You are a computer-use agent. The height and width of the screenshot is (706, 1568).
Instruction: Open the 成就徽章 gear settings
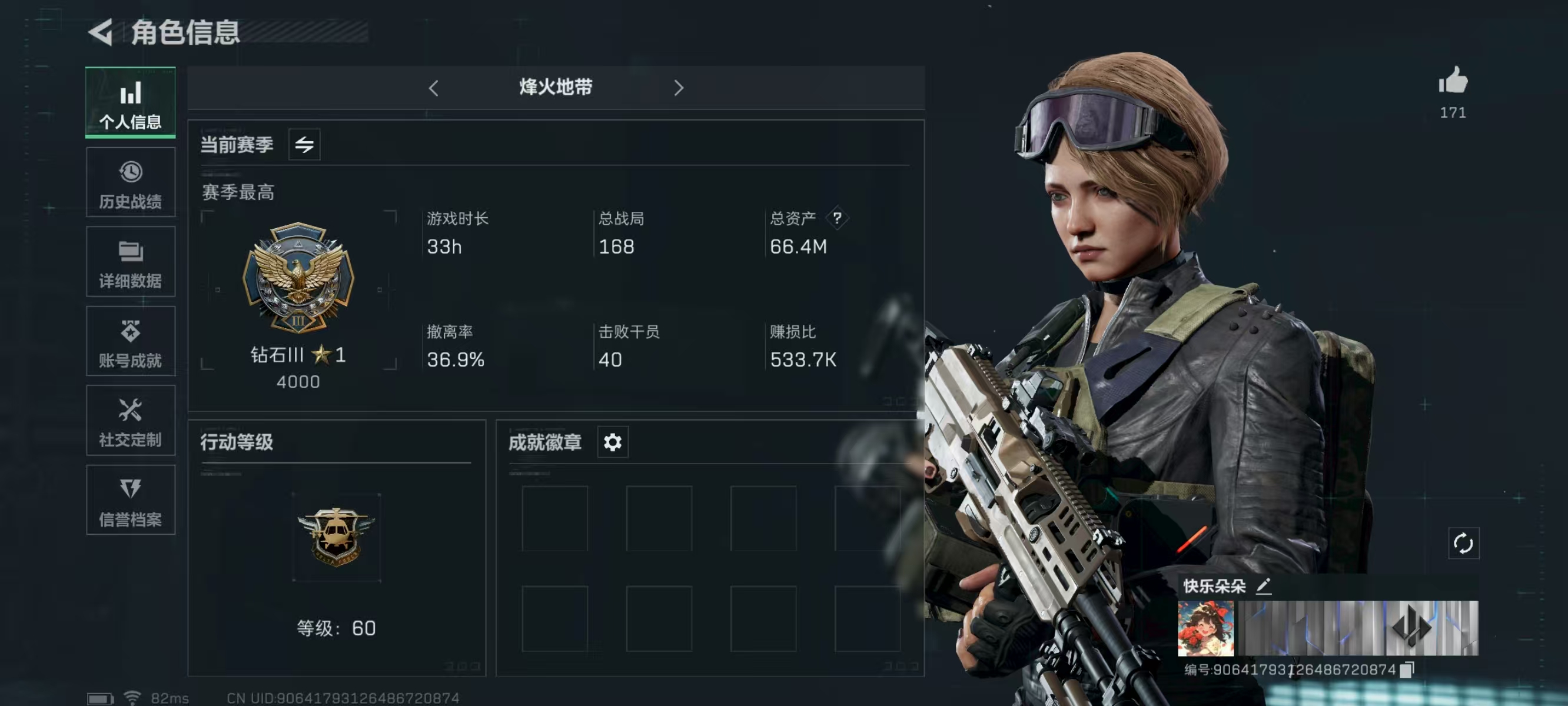612,442
